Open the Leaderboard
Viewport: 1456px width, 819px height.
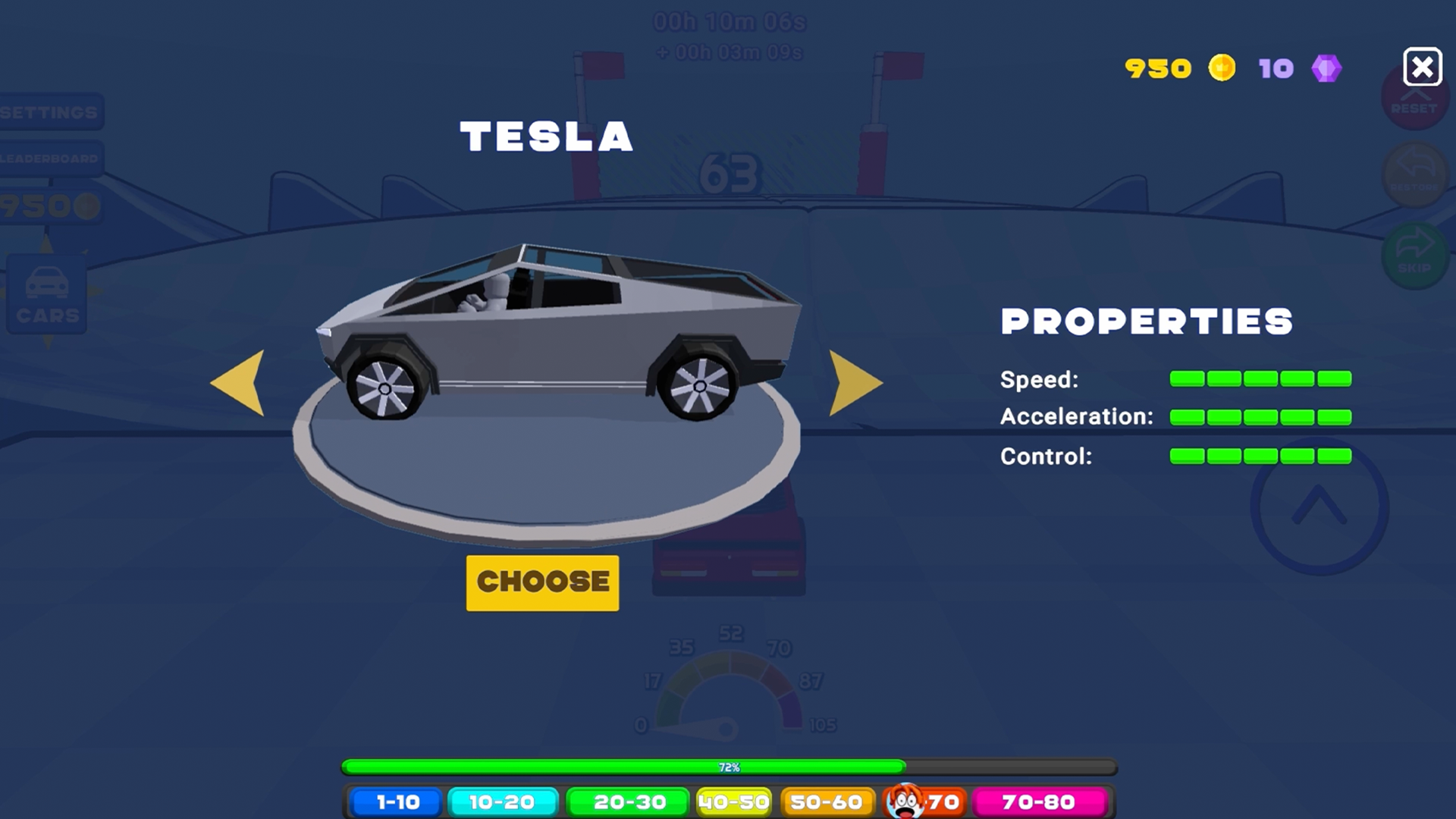point(47,159)
